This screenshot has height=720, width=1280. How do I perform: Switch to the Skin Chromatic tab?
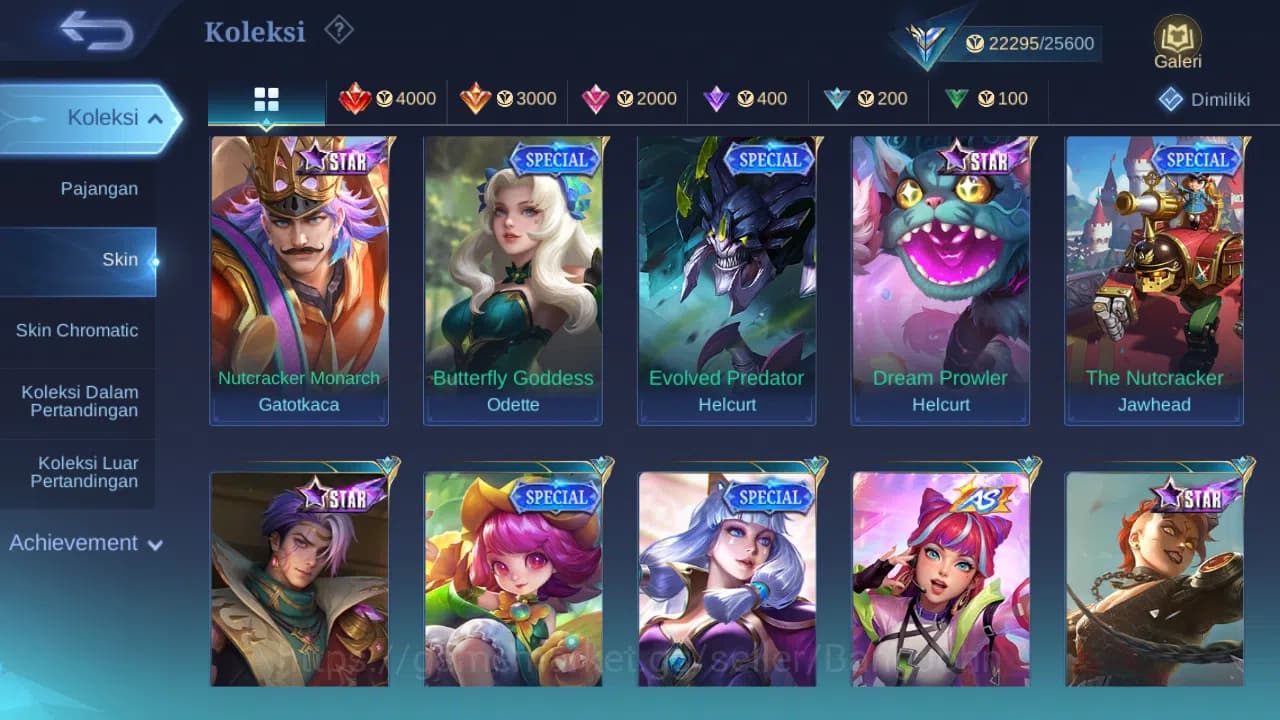[79, 330]
